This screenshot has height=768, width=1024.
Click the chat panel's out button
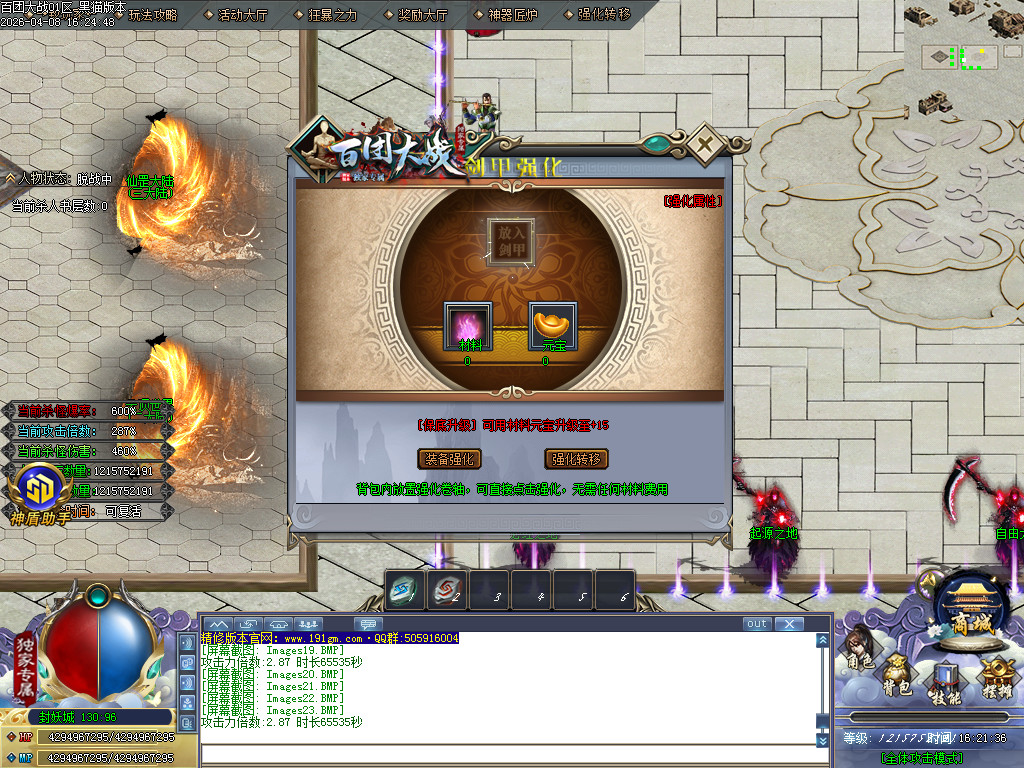(x=757, y=624)
